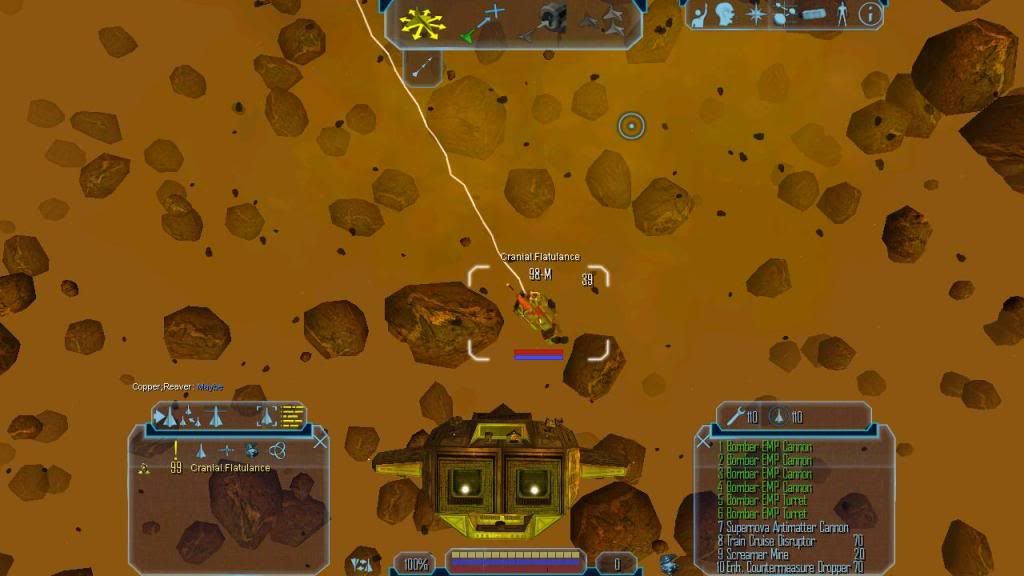This screenshot has height=576, width=1024.
Task: Use the shield battery ship icon
Action: [x=779, y=416]
